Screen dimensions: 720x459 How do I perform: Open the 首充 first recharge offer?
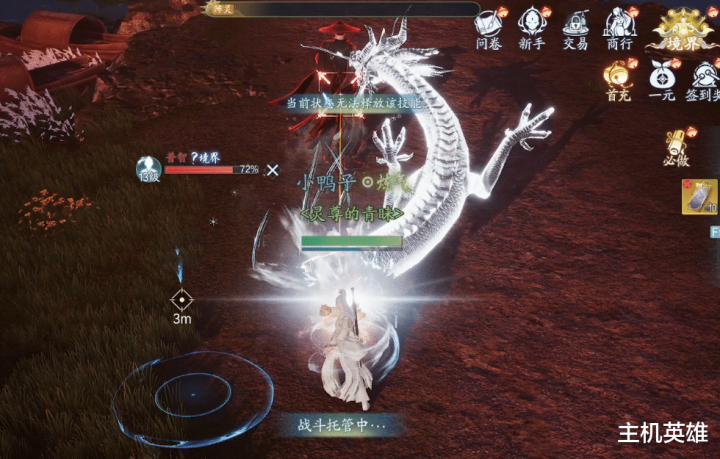618,79
